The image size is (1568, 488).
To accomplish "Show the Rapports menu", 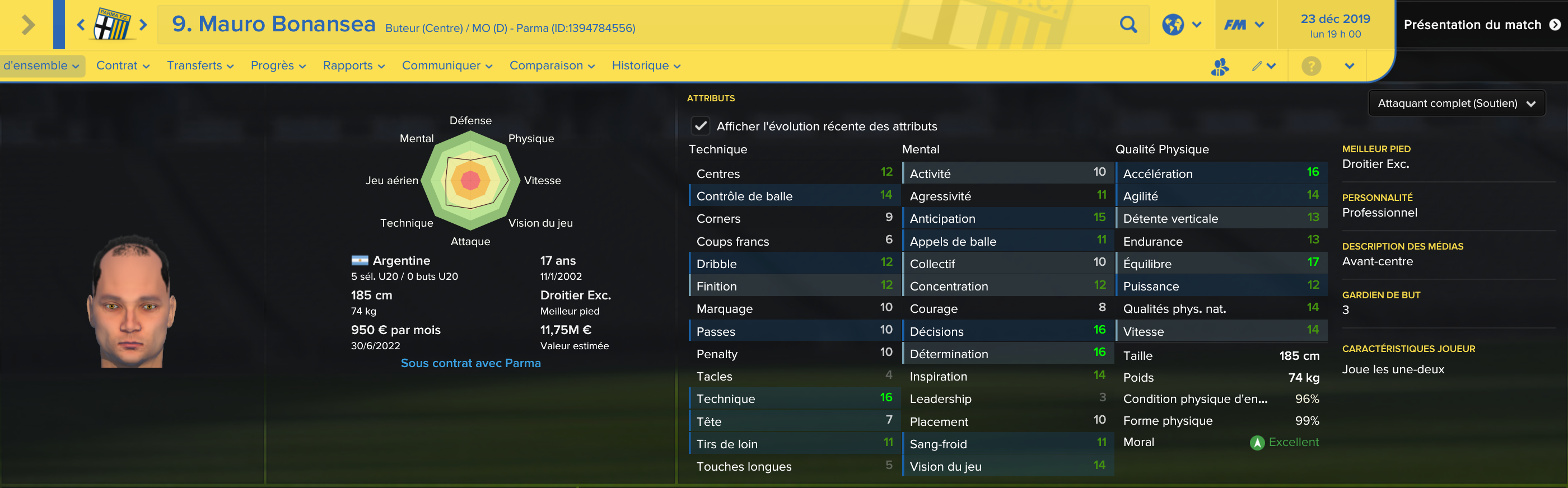I will [354, 65].
